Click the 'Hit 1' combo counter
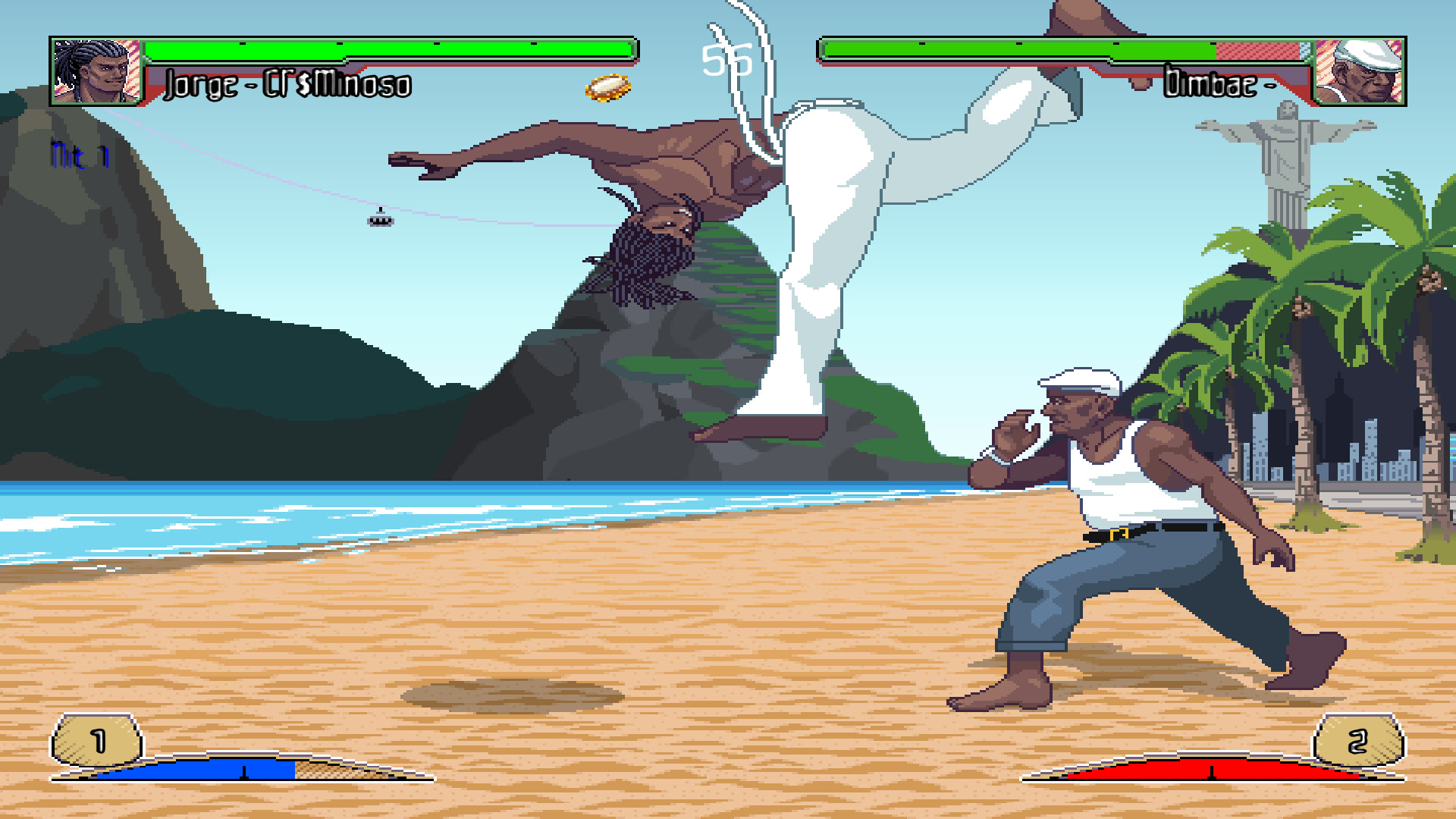Viewport: 1456px width, 819px height. click(78, 155)
